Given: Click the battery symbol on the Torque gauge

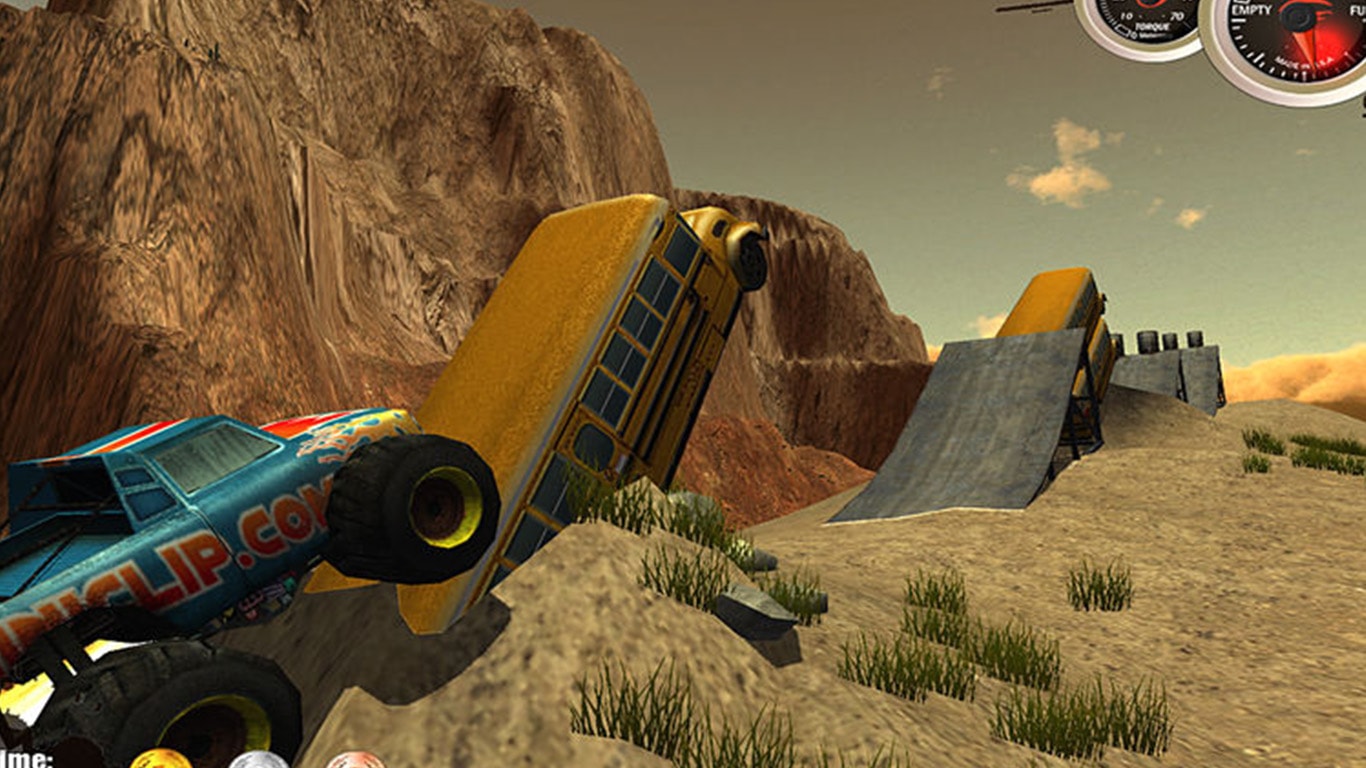Looking at the screenshot, I should [x=1122, y=29].
